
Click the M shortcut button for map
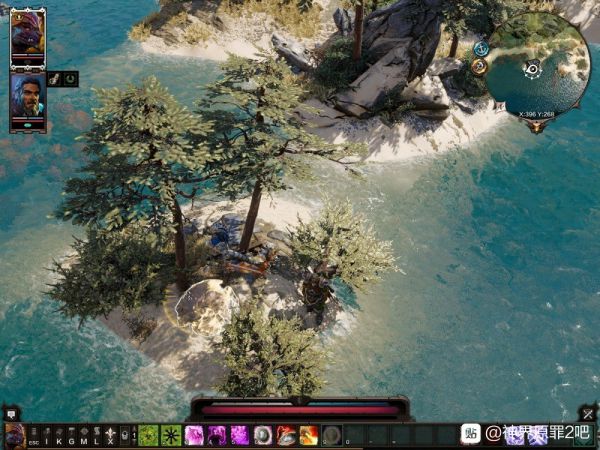click(84, 435)
